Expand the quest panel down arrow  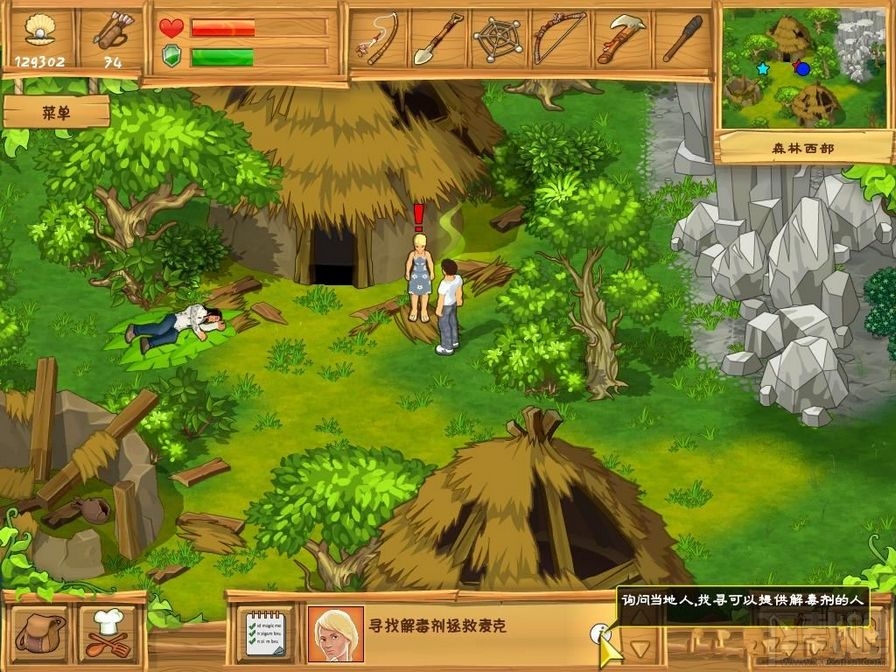(639, 647)
